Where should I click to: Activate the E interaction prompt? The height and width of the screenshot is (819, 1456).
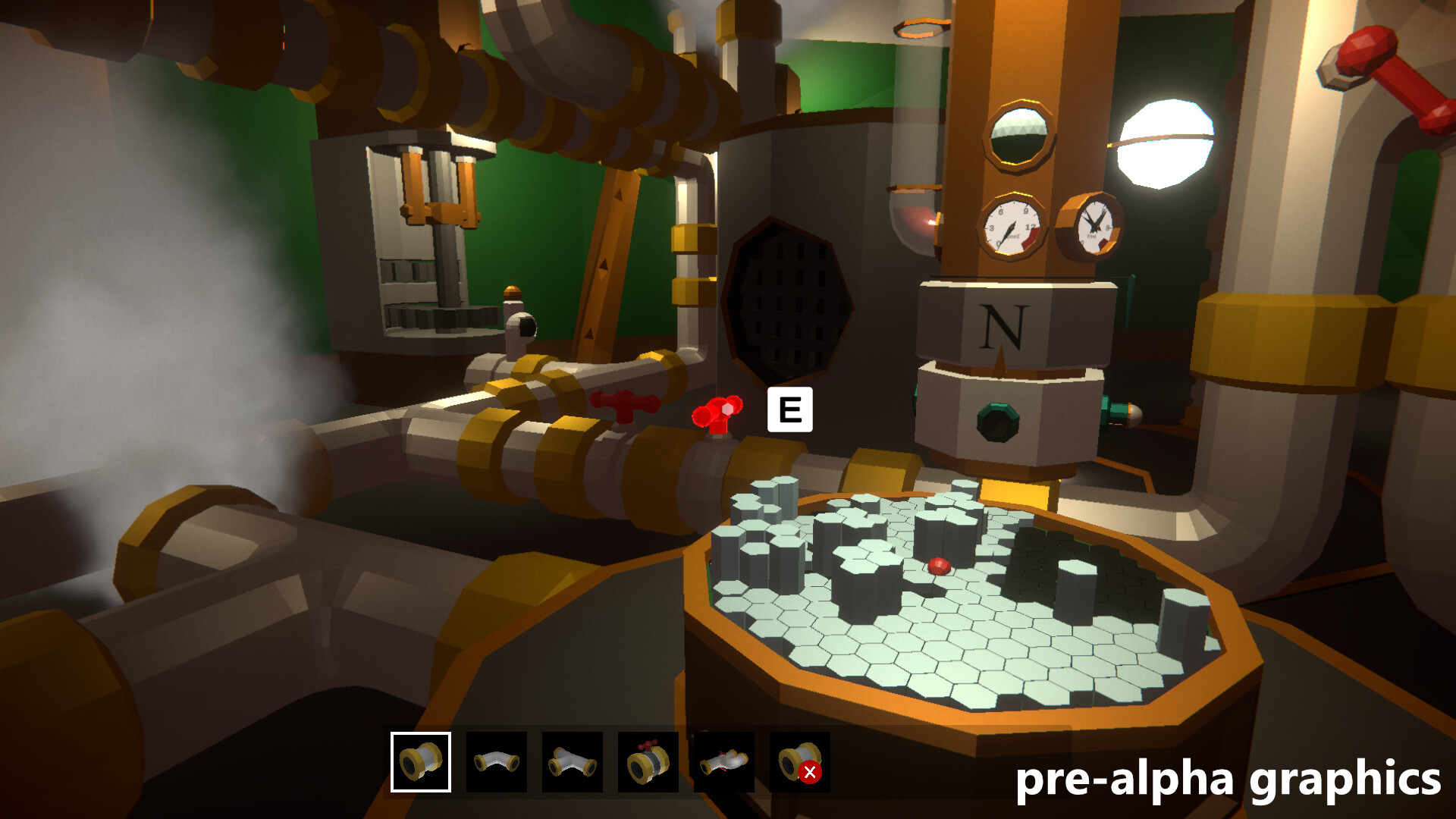tap(789, 410)
